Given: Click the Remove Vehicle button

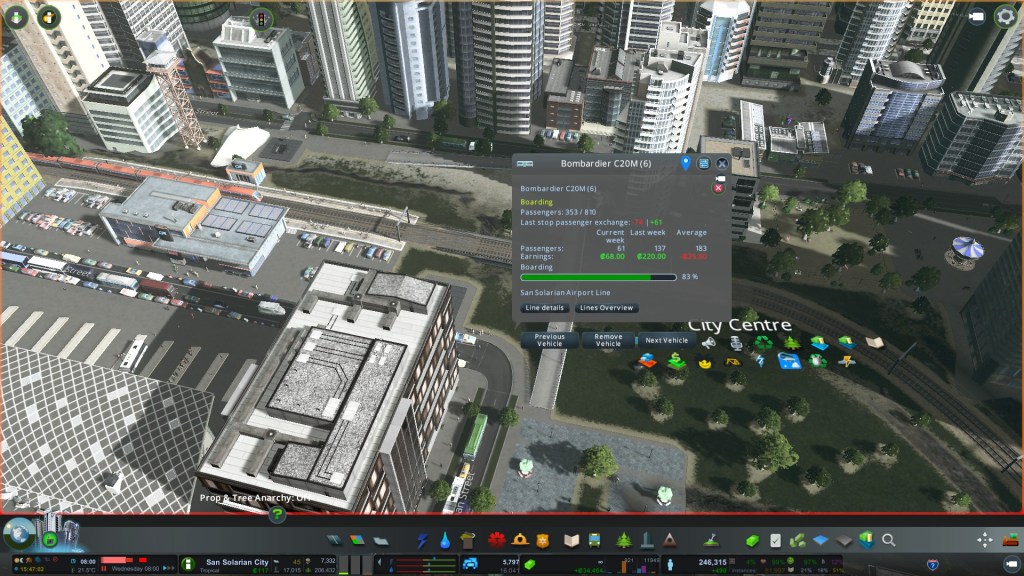Looking at the screenshot, I should [x=608, y=341].
